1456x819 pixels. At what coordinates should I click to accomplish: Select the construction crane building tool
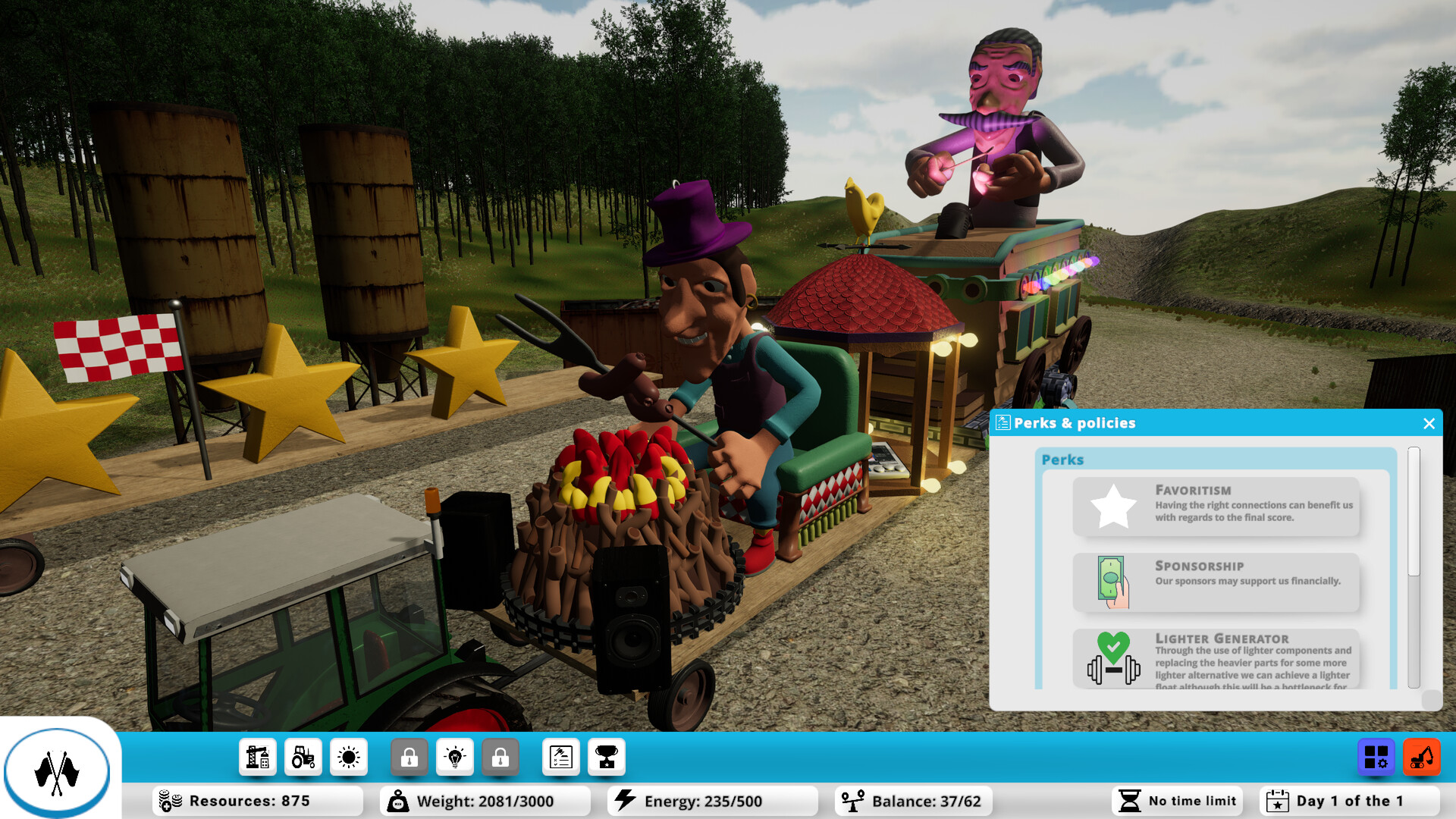(257, 756)
